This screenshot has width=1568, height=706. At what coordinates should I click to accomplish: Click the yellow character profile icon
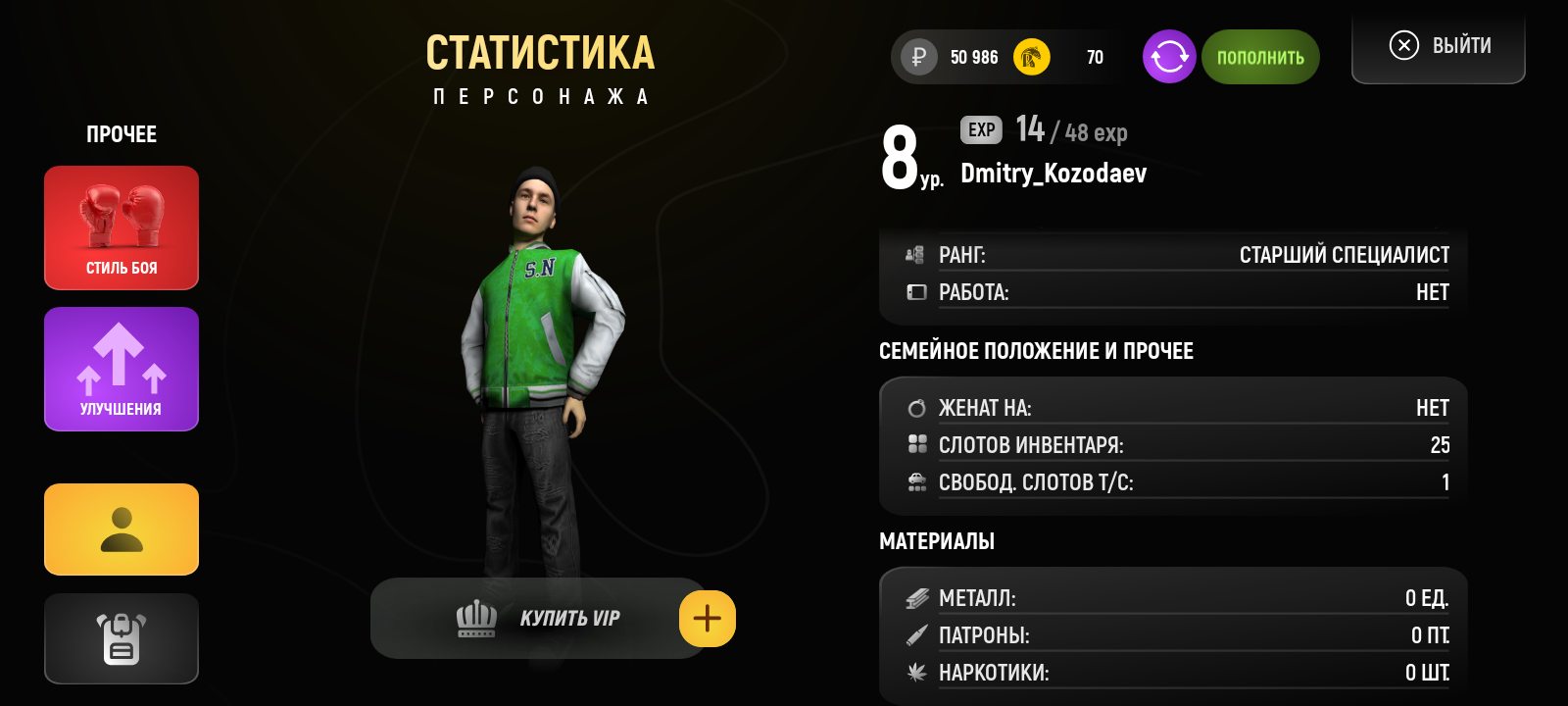tap(121, 529)
